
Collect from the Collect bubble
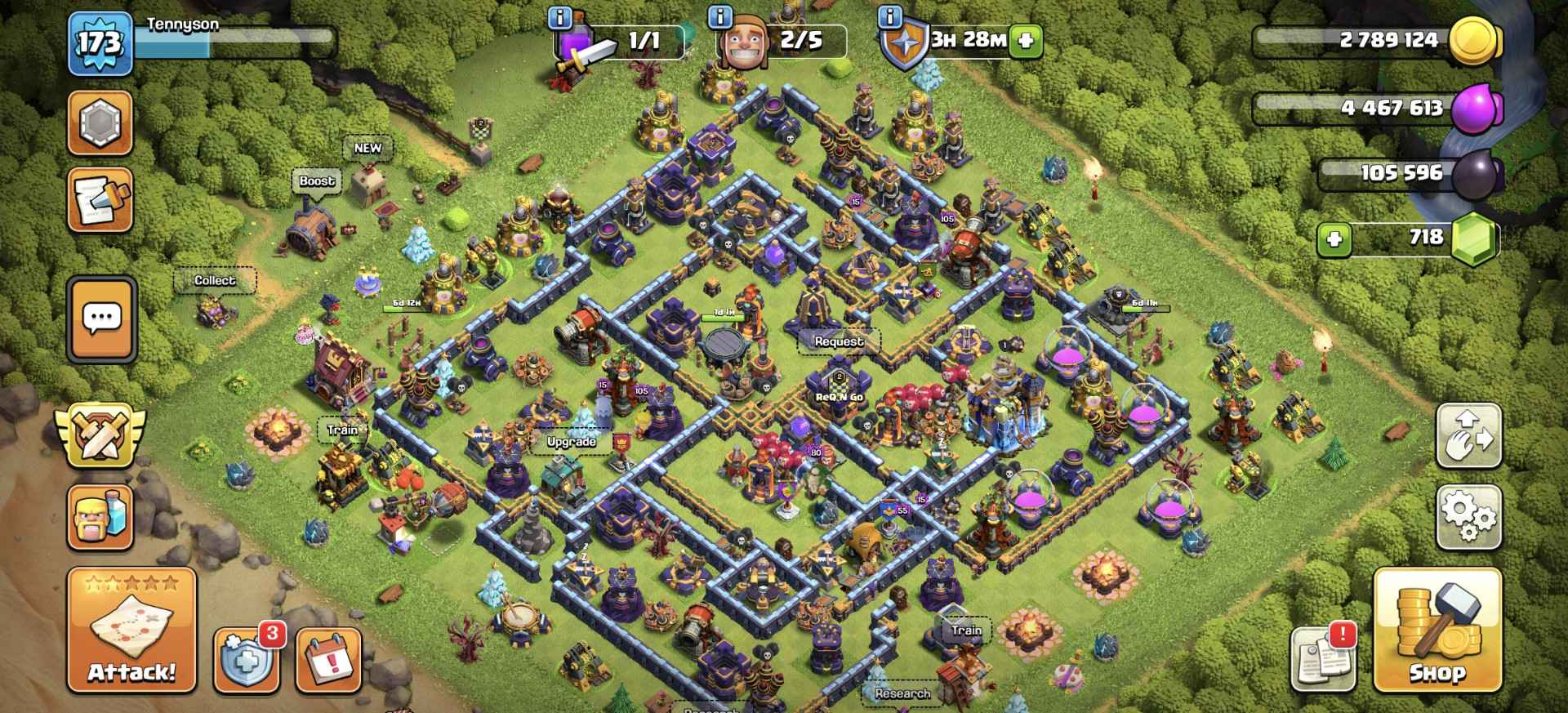pyautogui.click(x=215, y=281)
